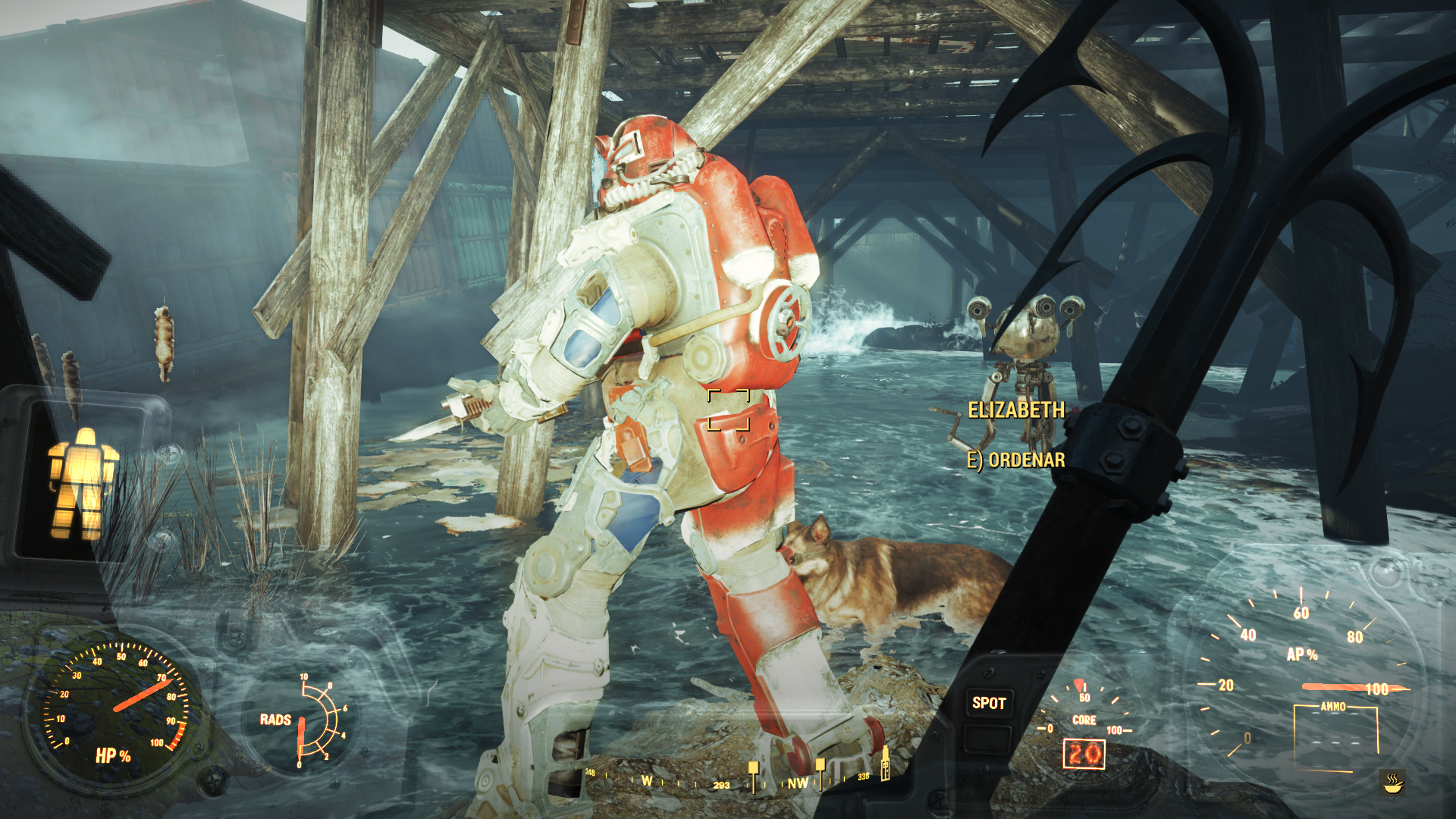Viewport: 1456px width, 819px height.
Task: Select the steaming bowl status icon
Action: [1392, 782]
